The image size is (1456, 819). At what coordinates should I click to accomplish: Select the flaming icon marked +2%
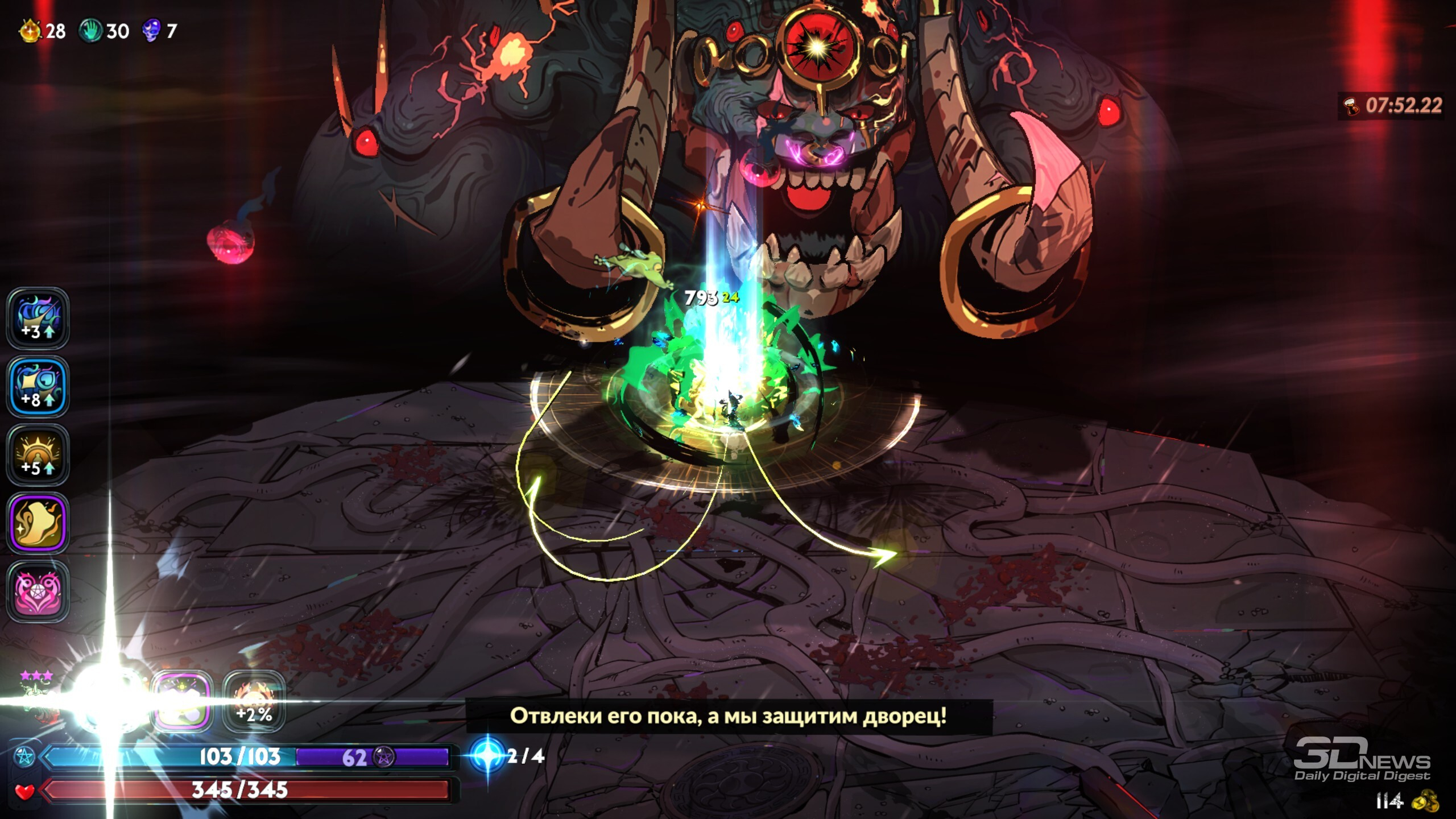tap(254, 702)
